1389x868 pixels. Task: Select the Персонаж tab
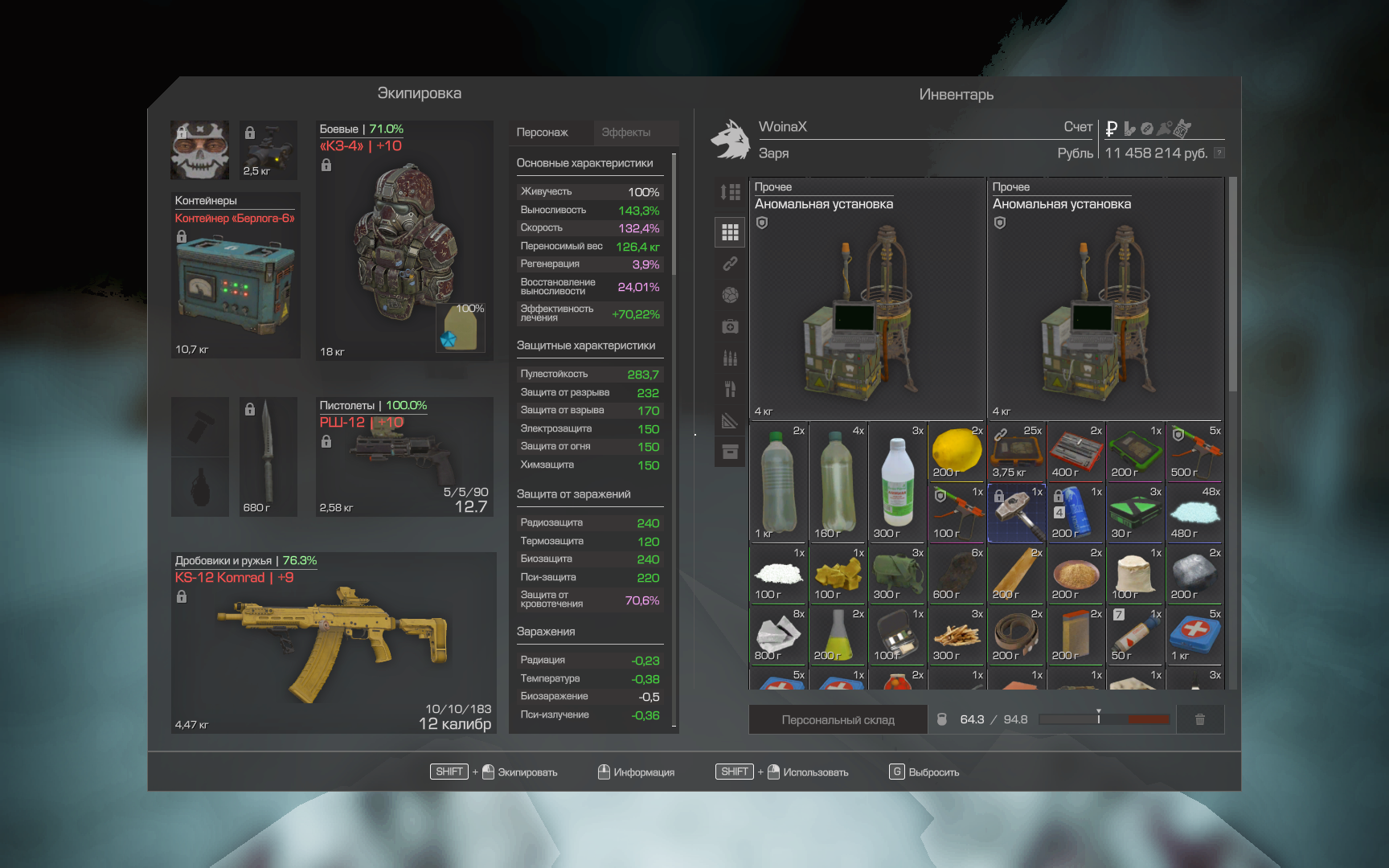point(543,133)
